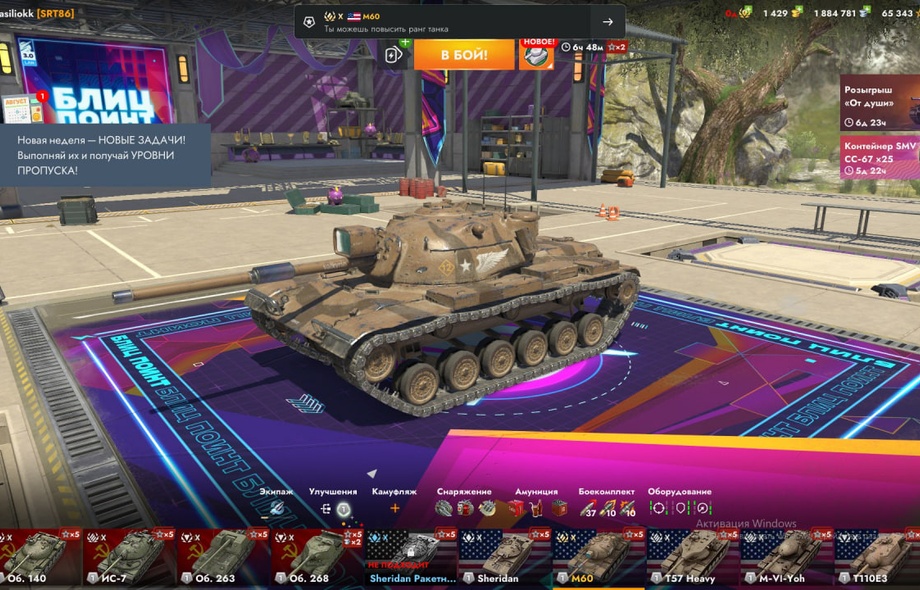The image size is (920, 590).
Task: Open the Боекомплект ammunition loadout
Action: click(606, 508)
